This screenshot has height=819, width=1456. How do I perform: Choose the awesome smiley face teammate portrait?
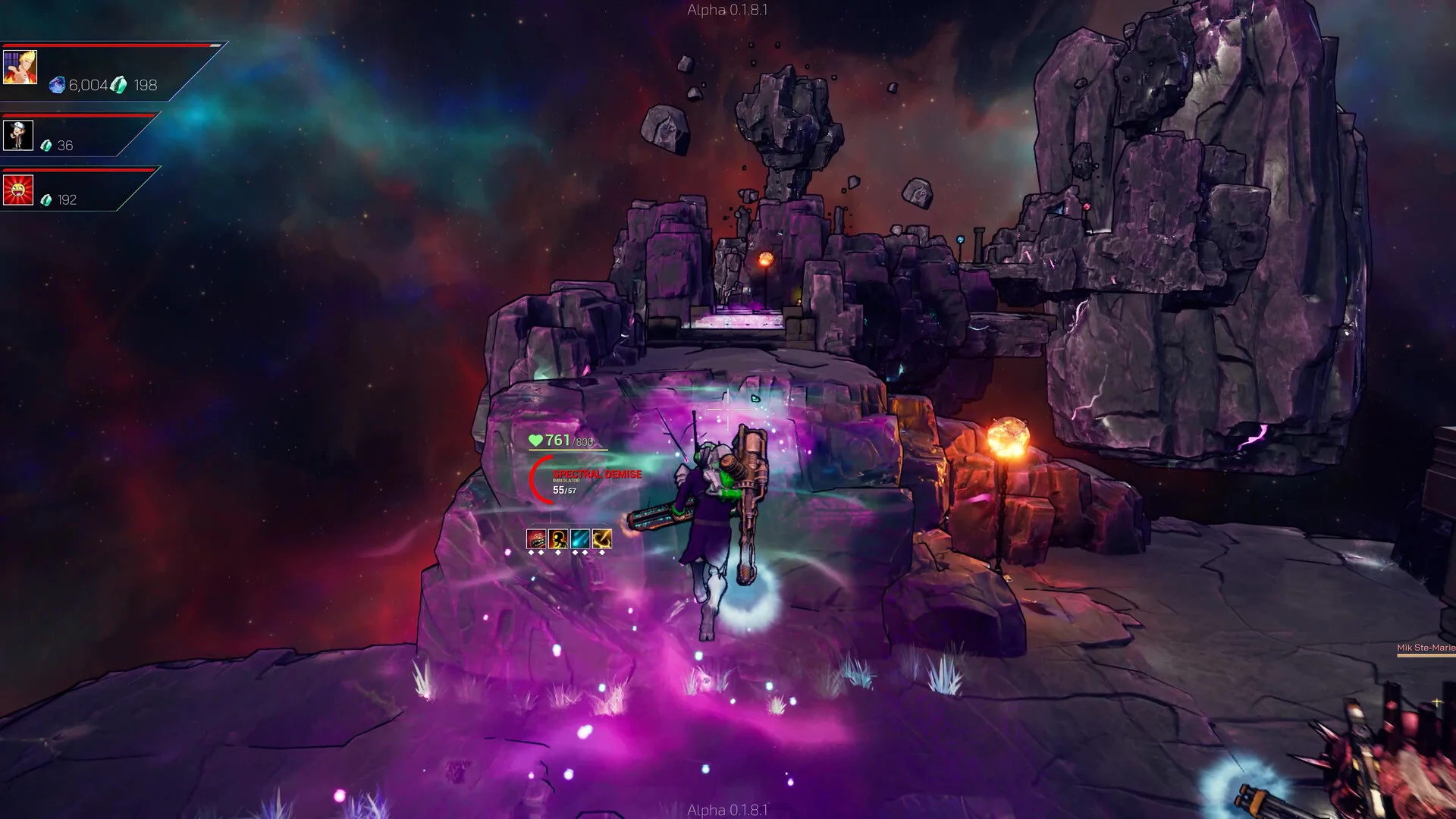pyautogui.click(x=17, y=190)
